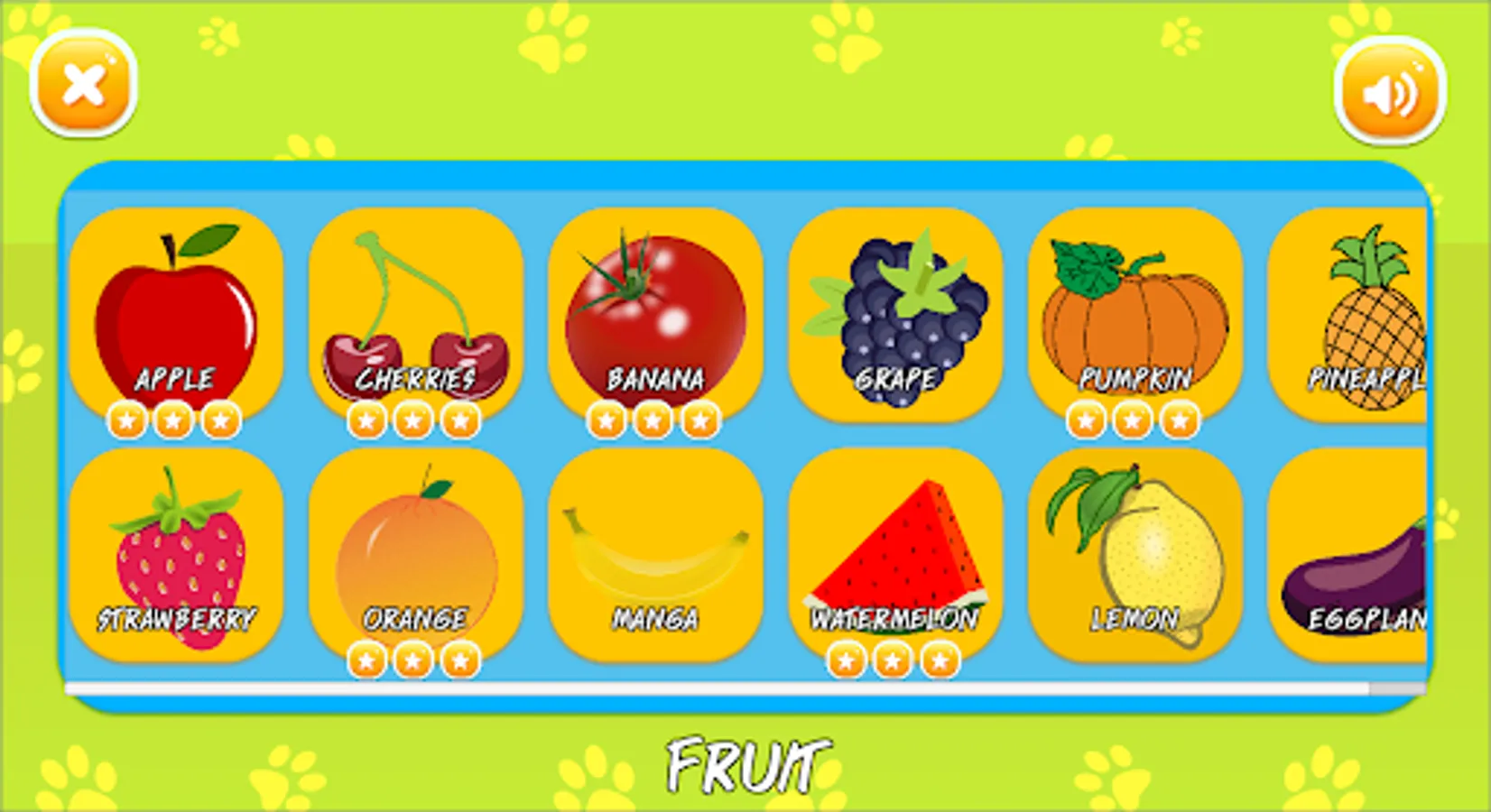
Task: Tap the middle star under Apple
Action: coord(176,419)
